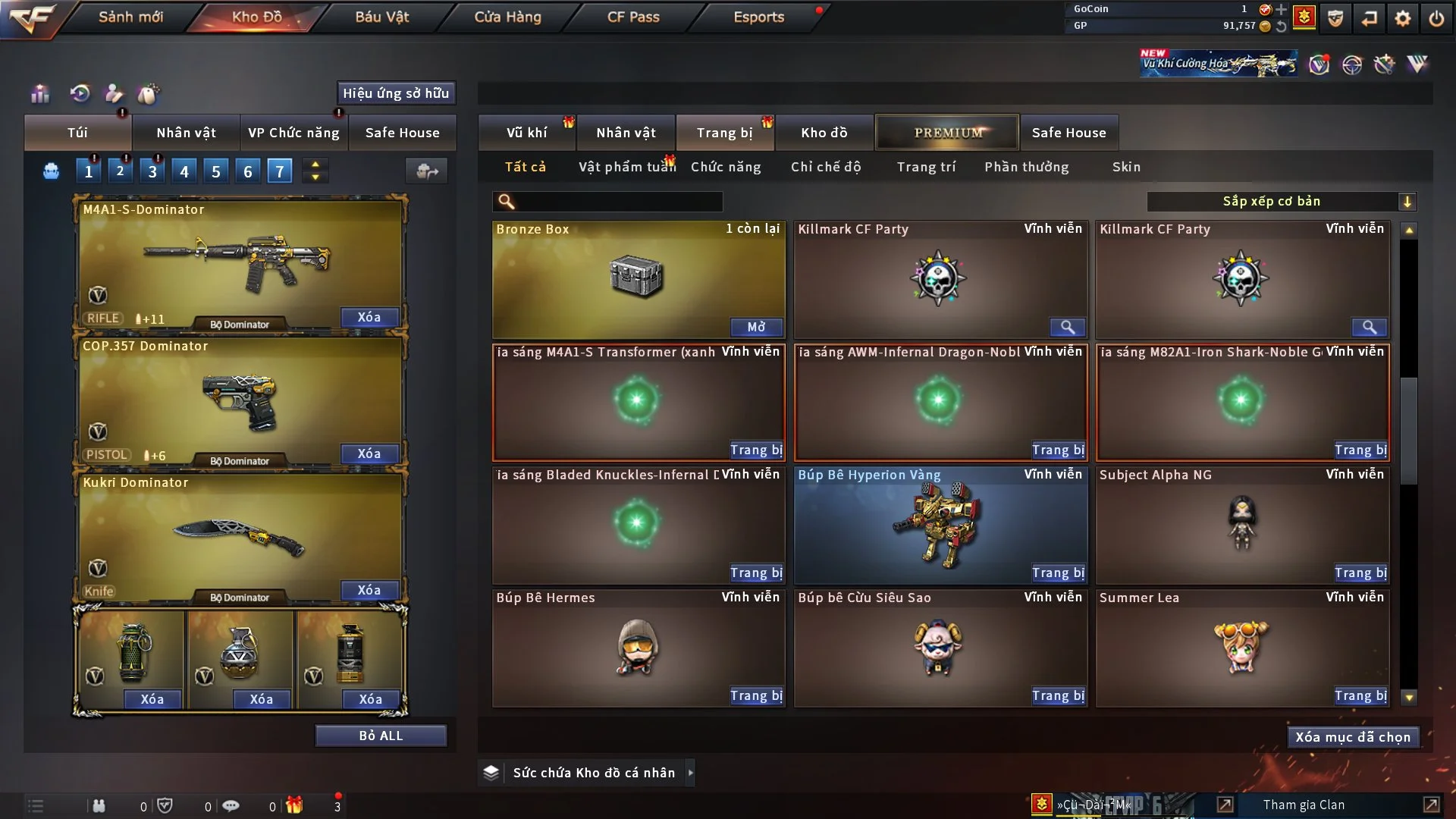Show the Skin filter category
1456x819 pixels.
1126,167
